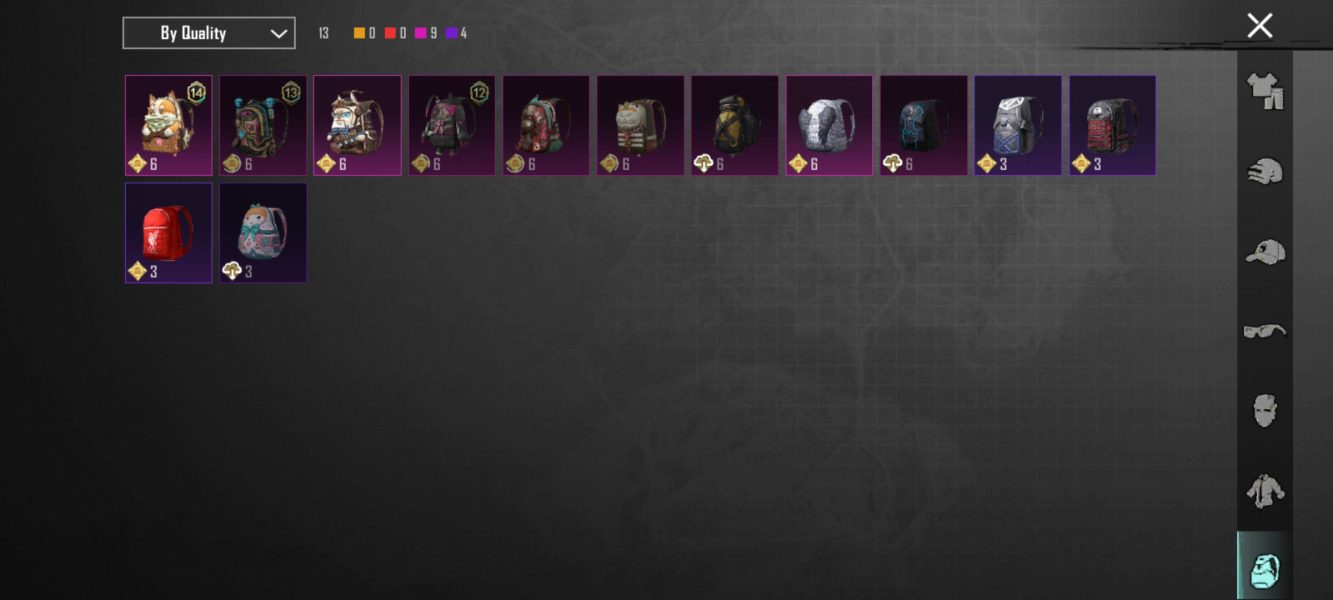This screenshot has width=1333, height=600.
Task: Switch to the outfit set category tab
Action: tap(1264, 91)
